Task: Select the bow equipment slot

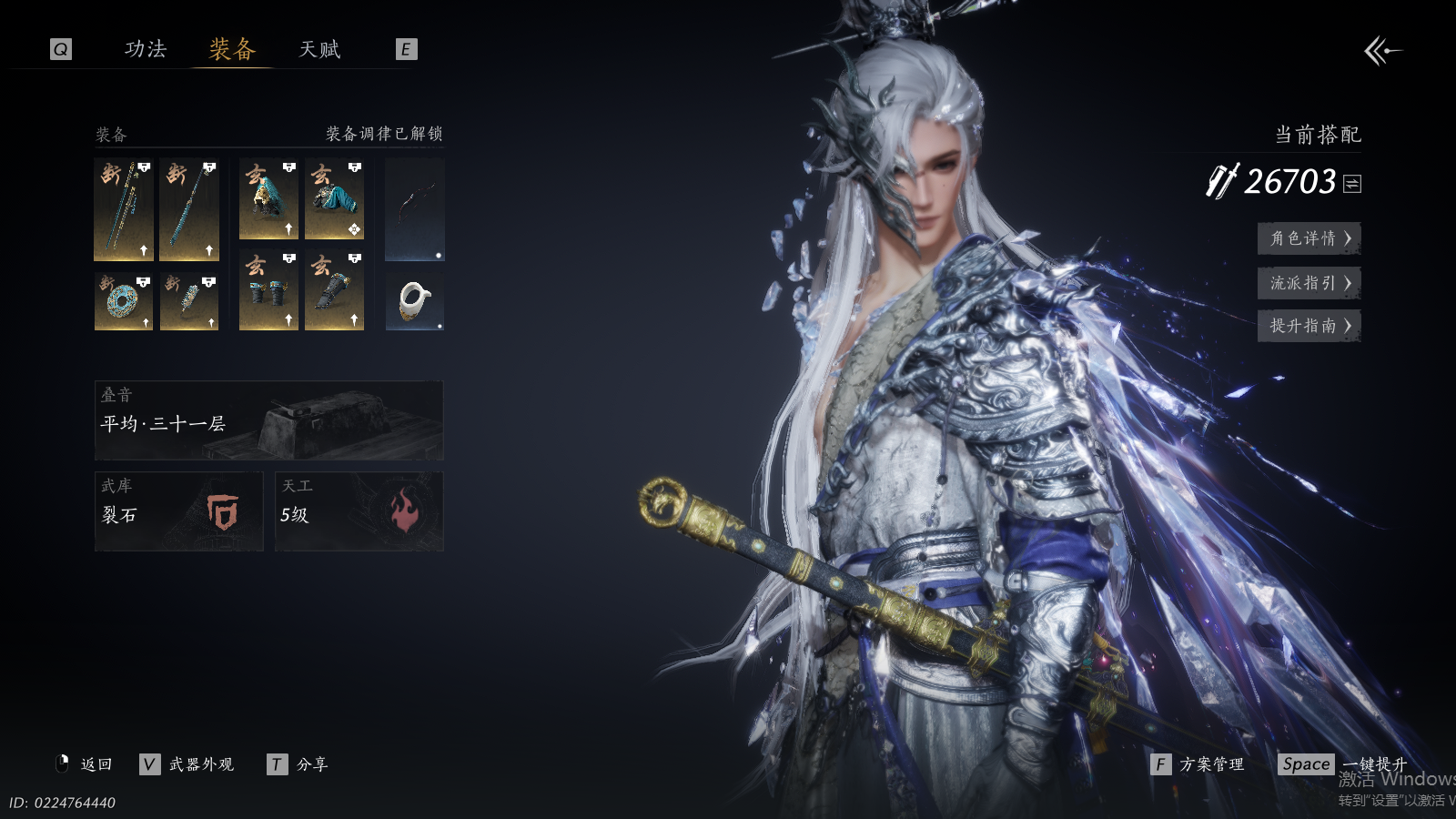Action: point(415,209)
